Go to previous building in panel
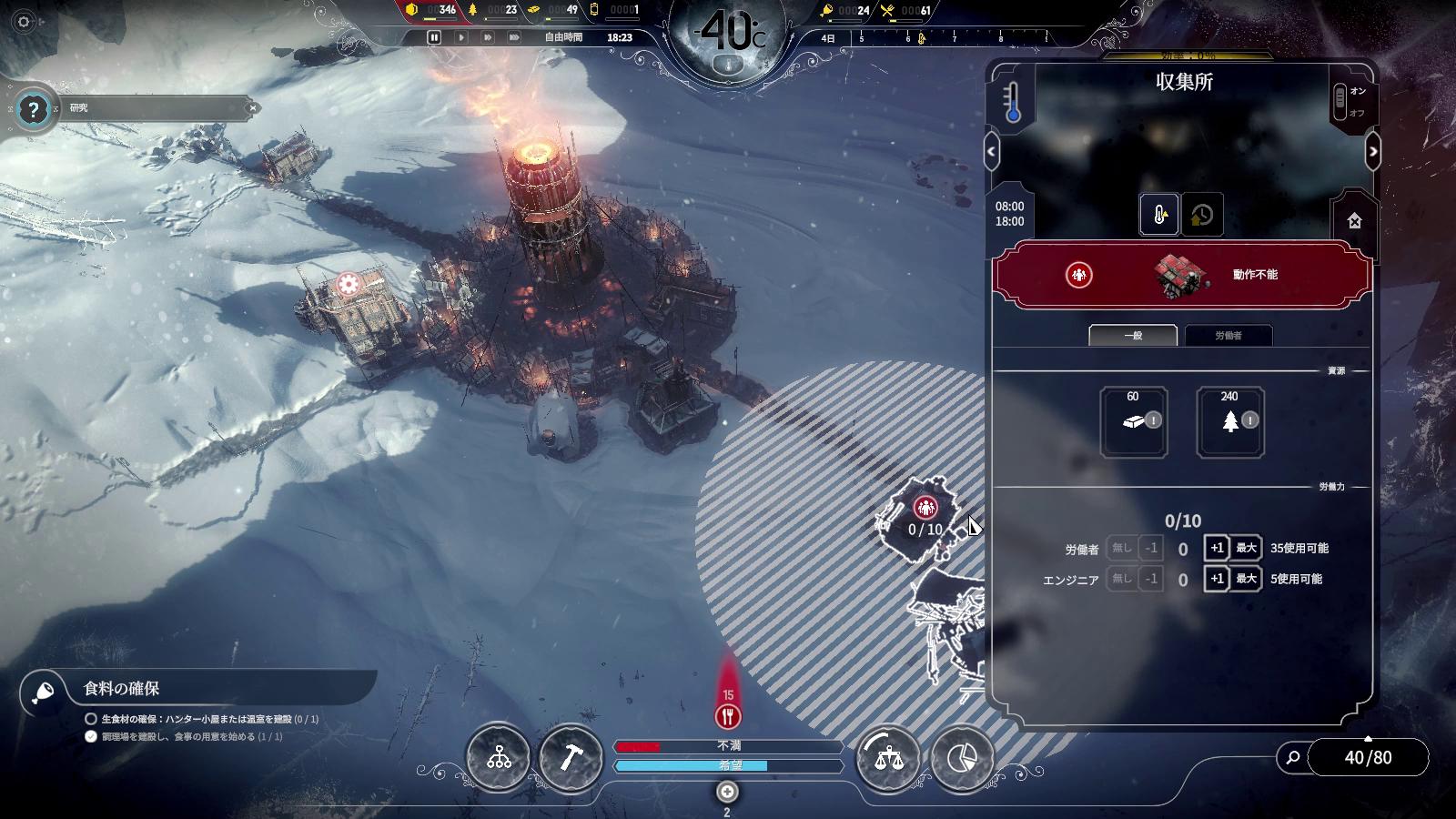This screenshot has height=819, width=1456. (x=992, y=152)
